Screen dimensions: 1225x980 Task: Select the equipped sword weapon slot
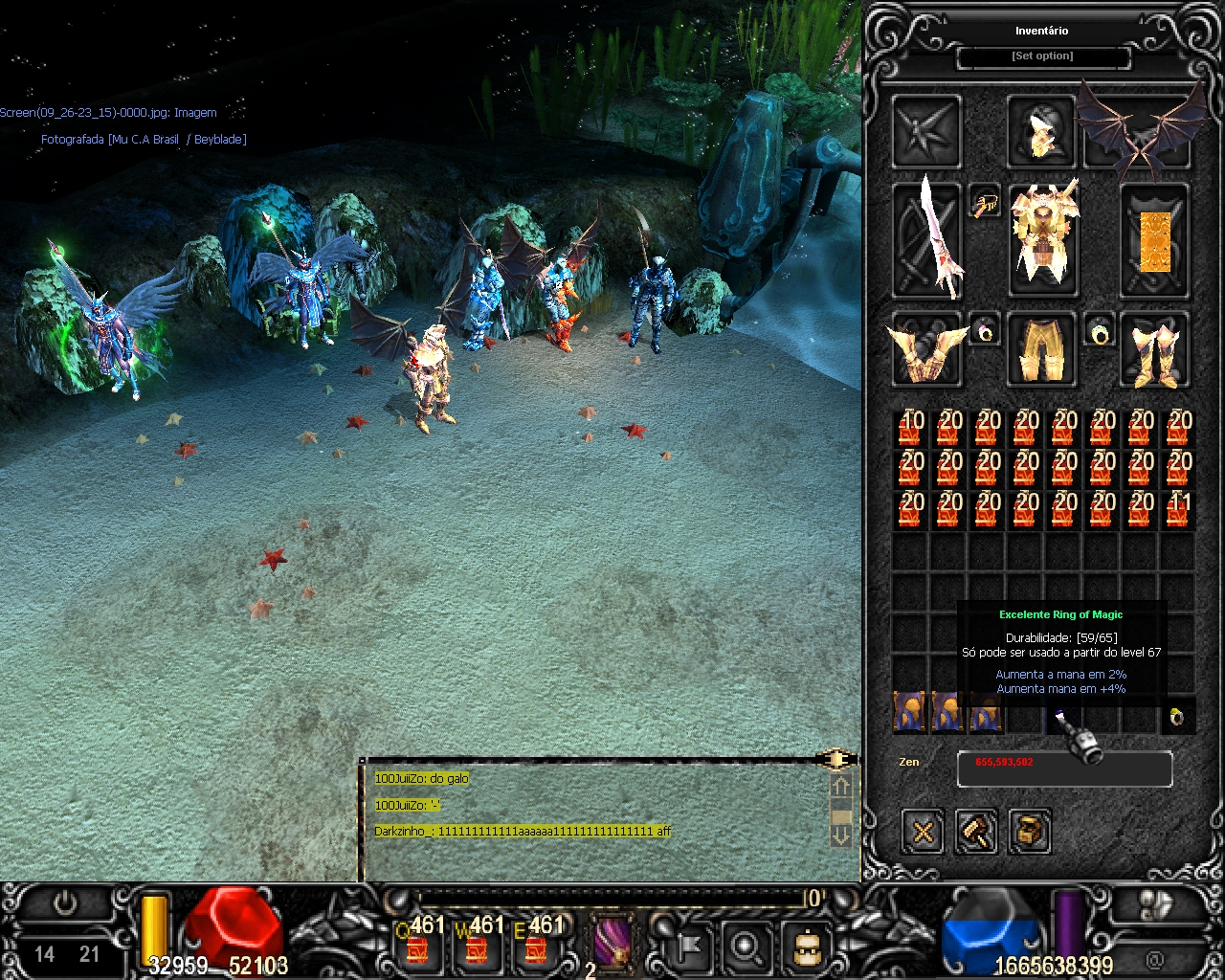point(926,239)
